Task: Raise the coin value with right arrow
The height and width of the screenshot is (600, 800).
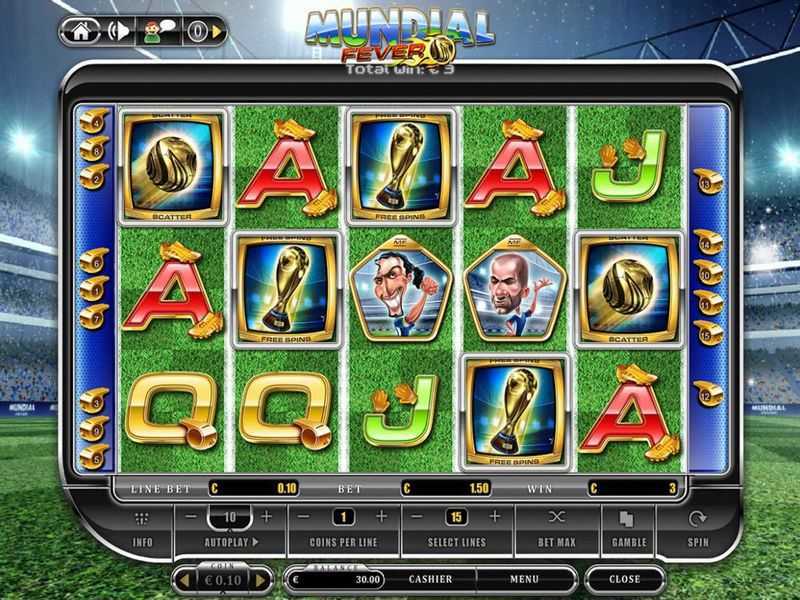Action: (261, 579)
